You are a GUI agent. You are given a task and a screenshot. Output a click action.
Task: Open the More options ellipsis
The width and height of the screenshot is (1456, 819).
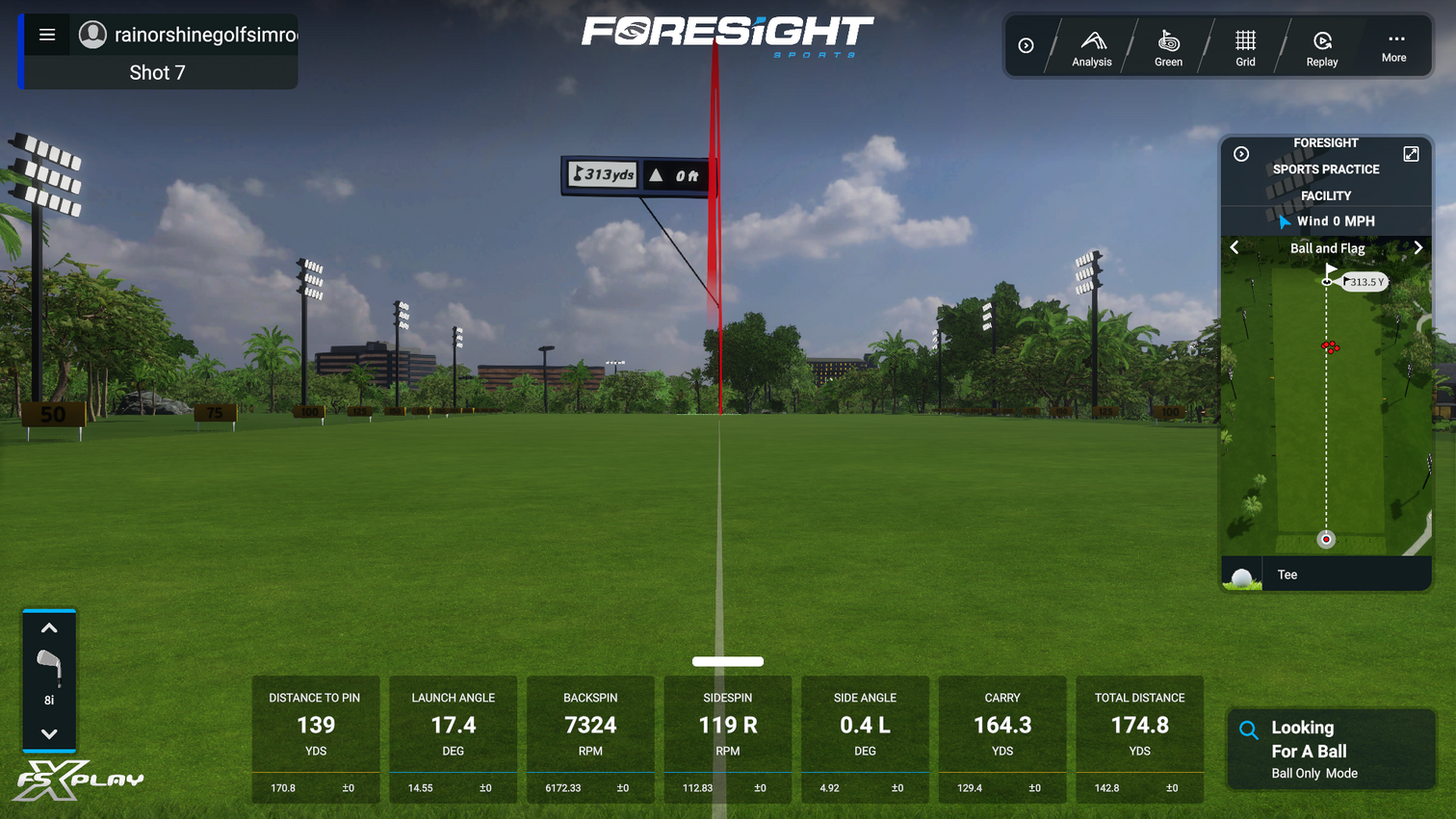point(1393,45)
